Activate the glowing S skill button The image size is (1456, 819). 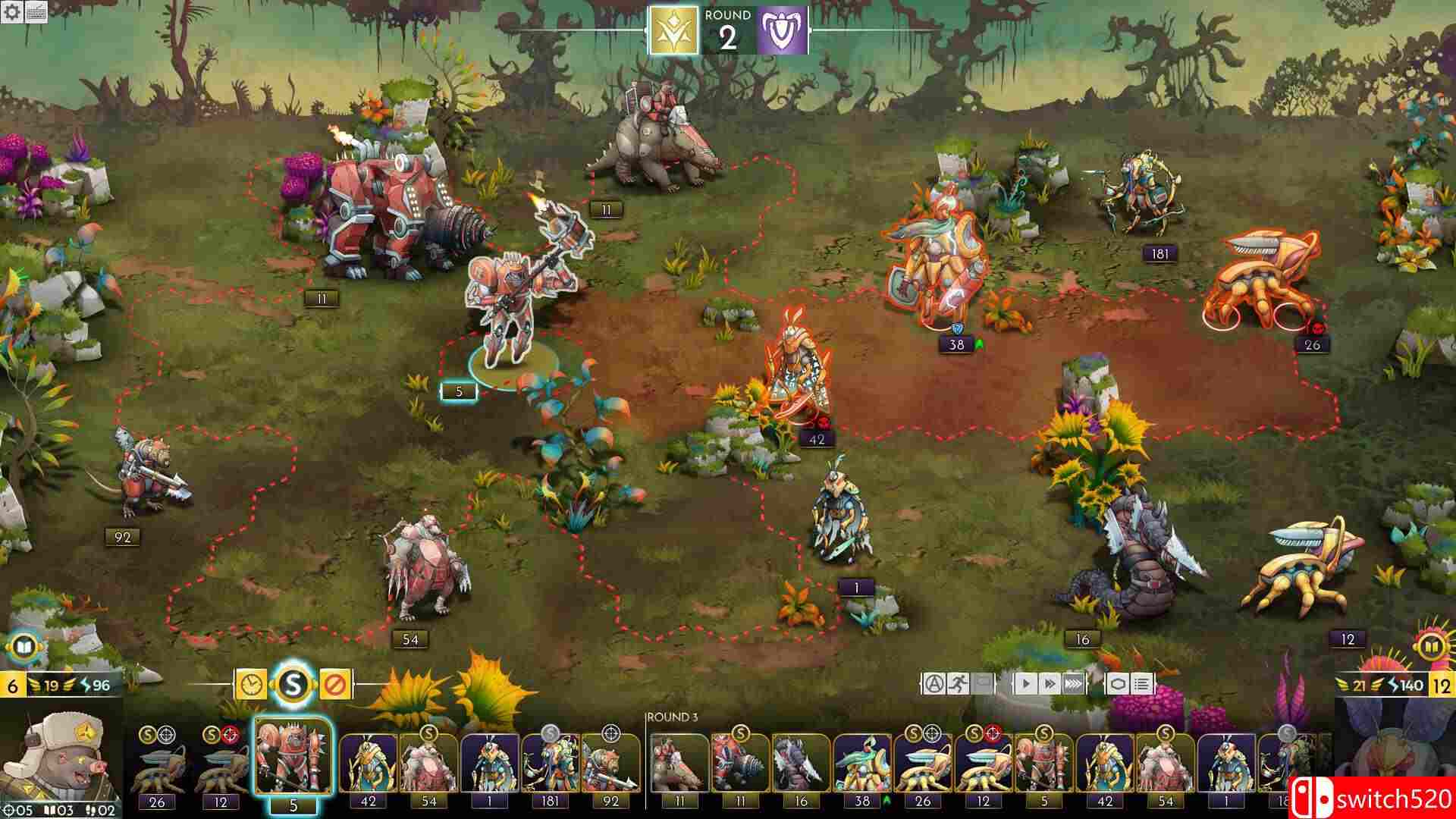[x=293, y=685]
